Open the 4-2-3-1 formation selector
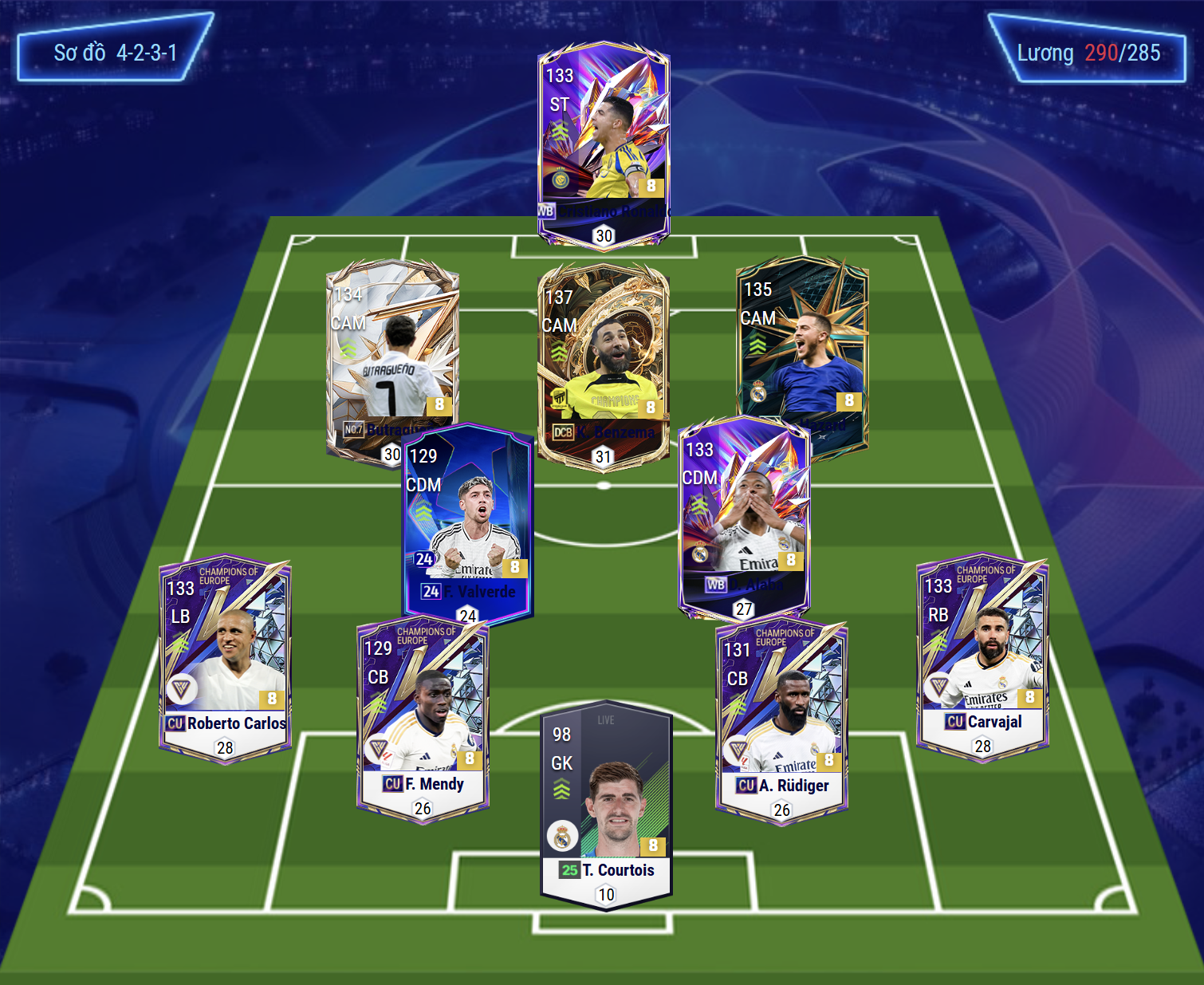This screenshot has width=1204, height=985. click(x=114, y=53)
